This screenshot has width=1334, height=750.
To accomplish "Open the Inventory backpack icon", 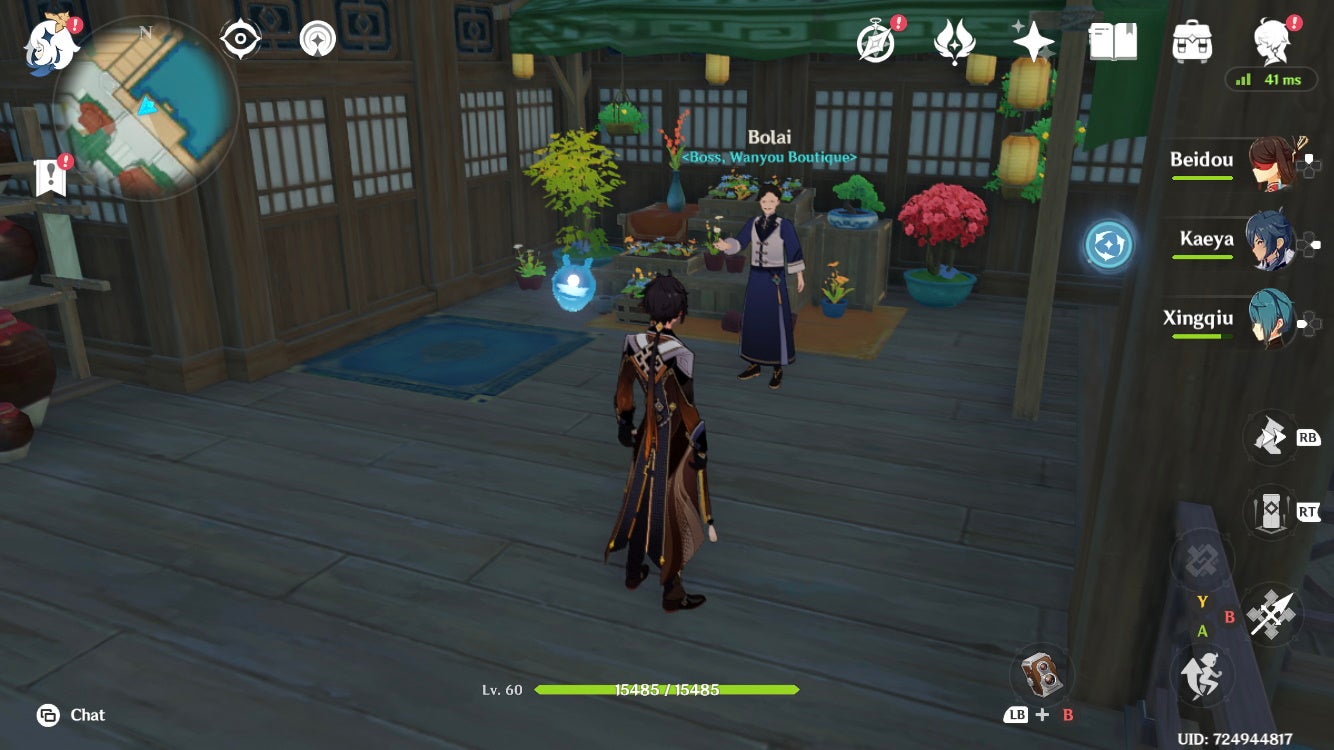I will pyautogui.click(x=1190, y=41).
